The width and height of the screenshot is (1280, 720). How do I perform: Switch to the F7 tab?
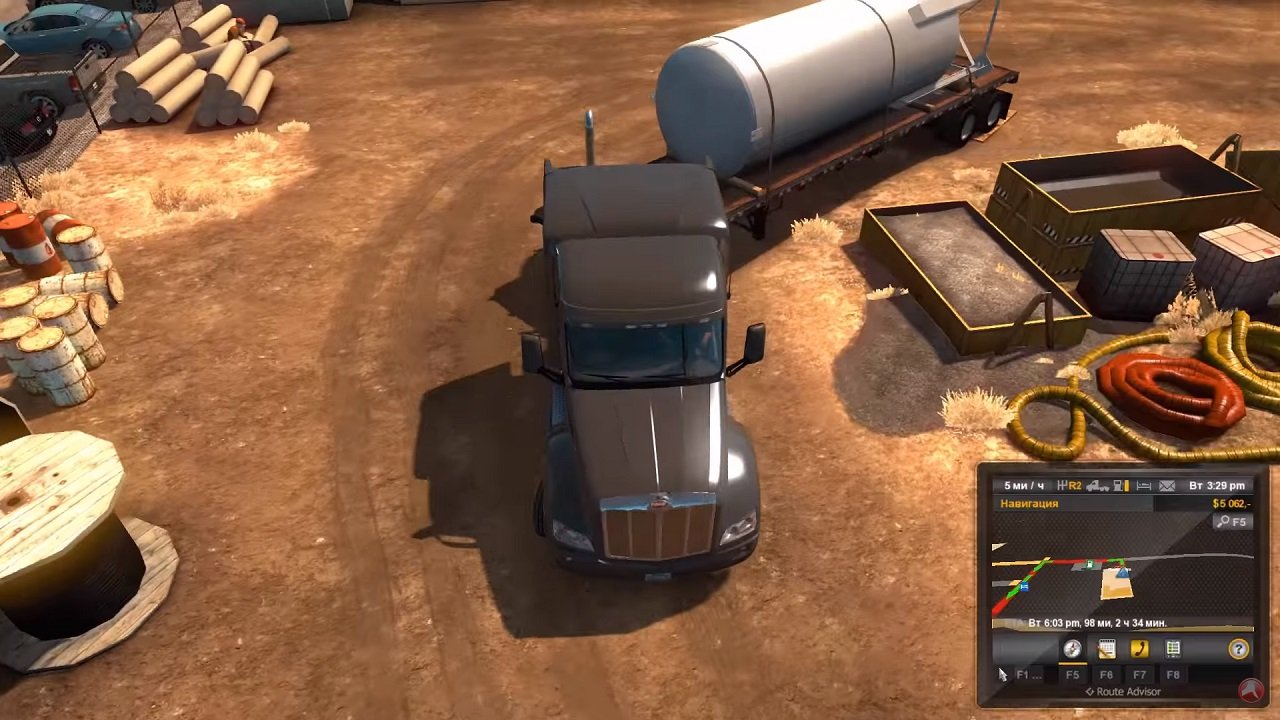click(x=1138, y=673)
